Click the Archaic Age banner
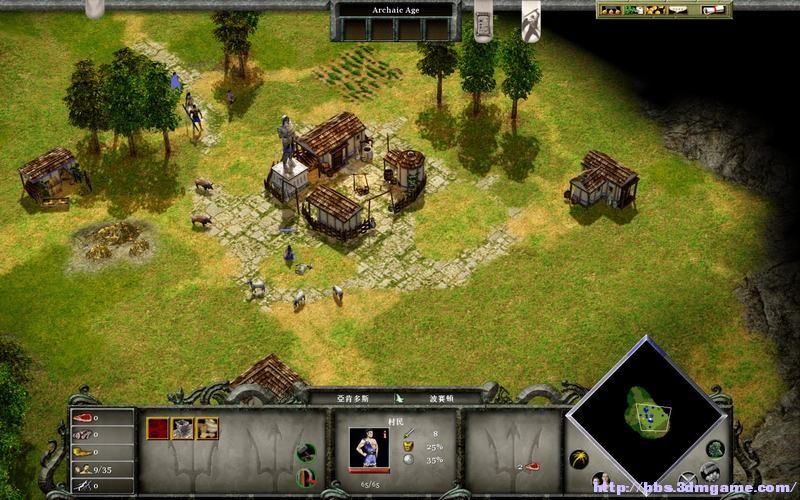This screenshot has width=800, height=500. [398, 10]
